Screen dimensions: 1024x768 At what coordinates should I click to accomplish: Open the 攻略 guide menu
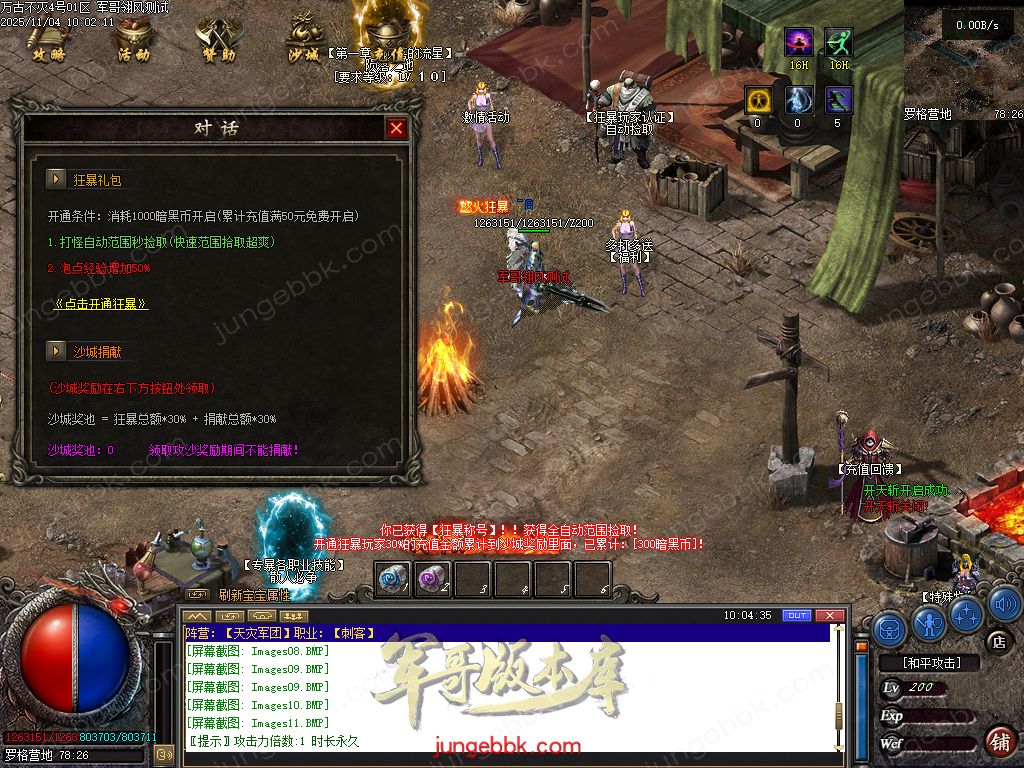point(47,39)
